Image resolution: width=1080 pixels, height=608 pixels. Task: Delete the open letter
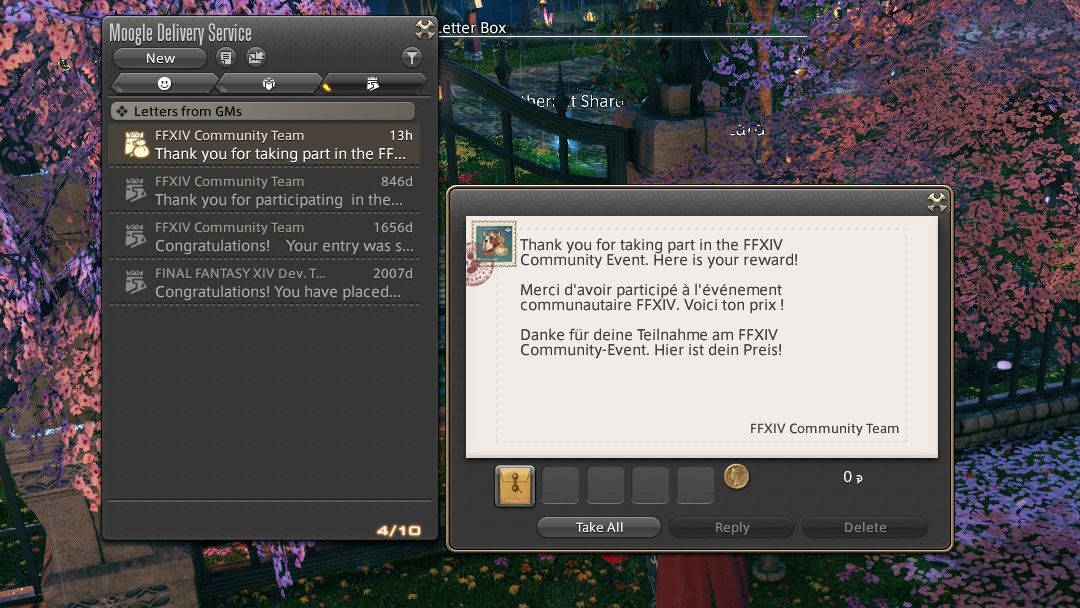[x=865, y=527]
